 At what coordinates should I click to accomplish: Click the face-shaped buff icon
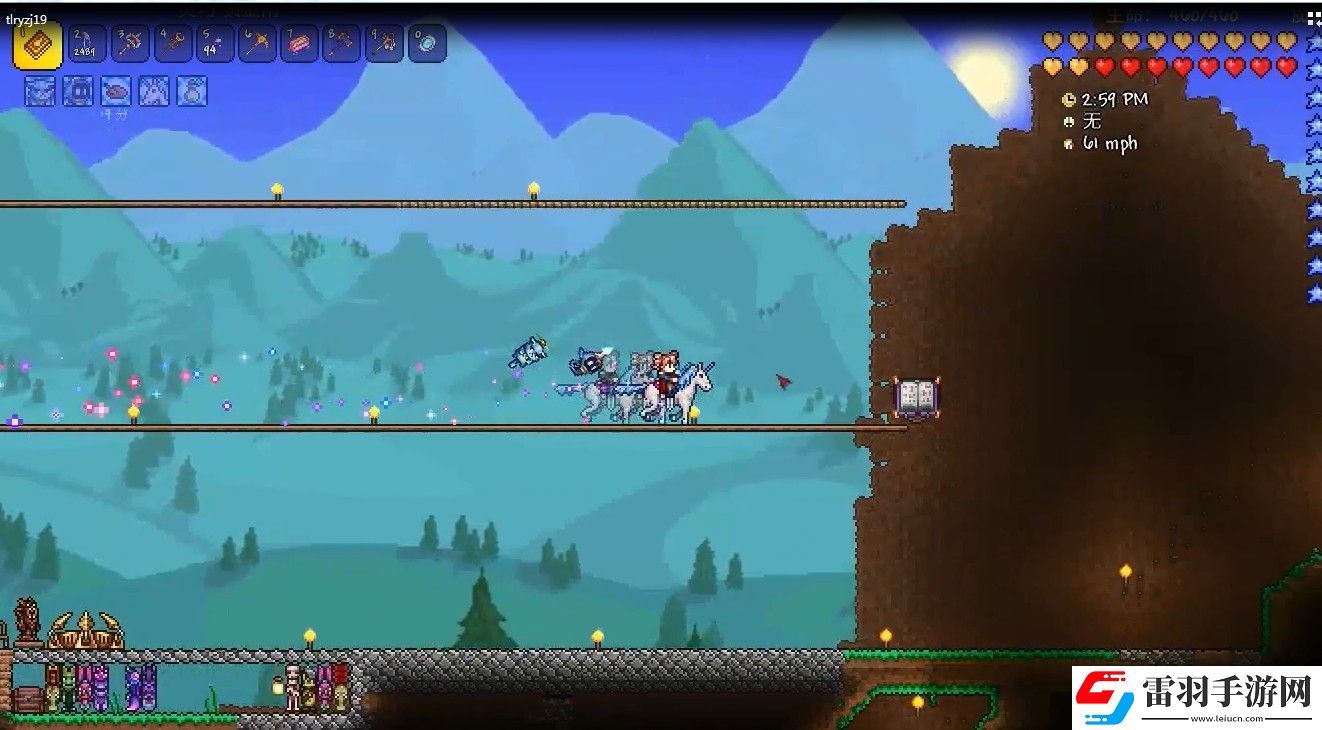coord(39,91)
